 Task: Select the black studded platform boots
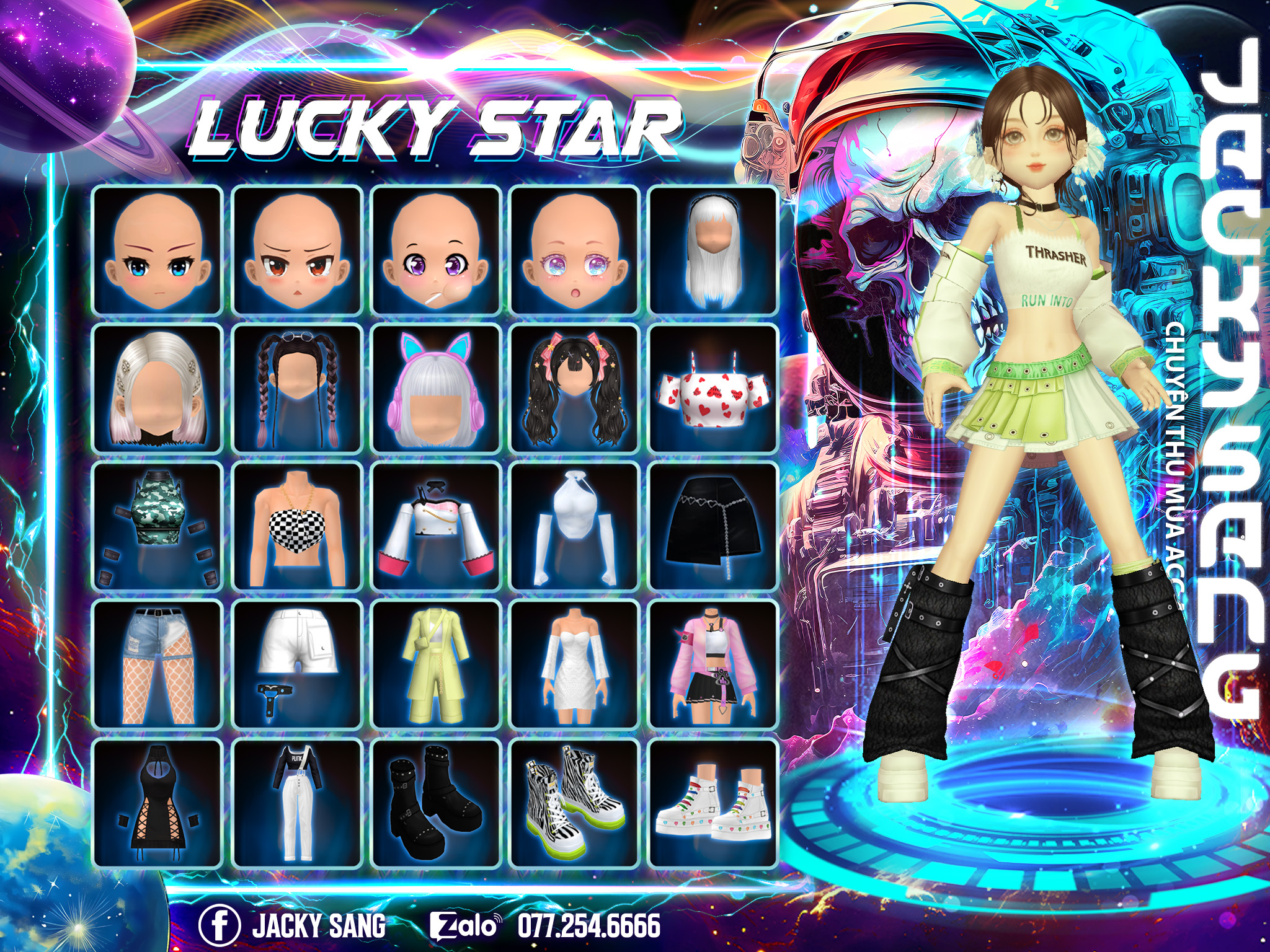[436, 803]
